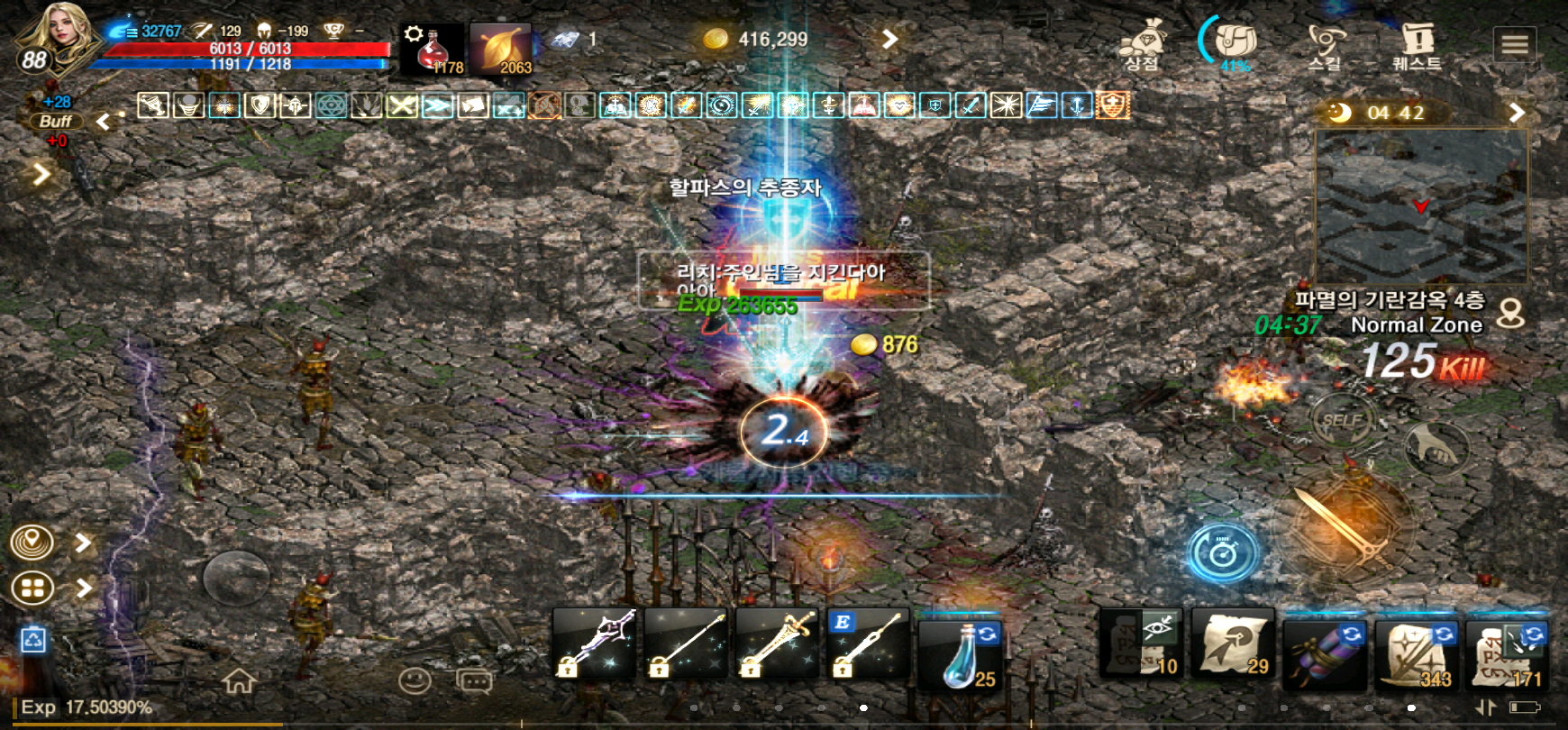1568x730 pixels.
Task: Tap the home icon
Action: coord(239,680)
